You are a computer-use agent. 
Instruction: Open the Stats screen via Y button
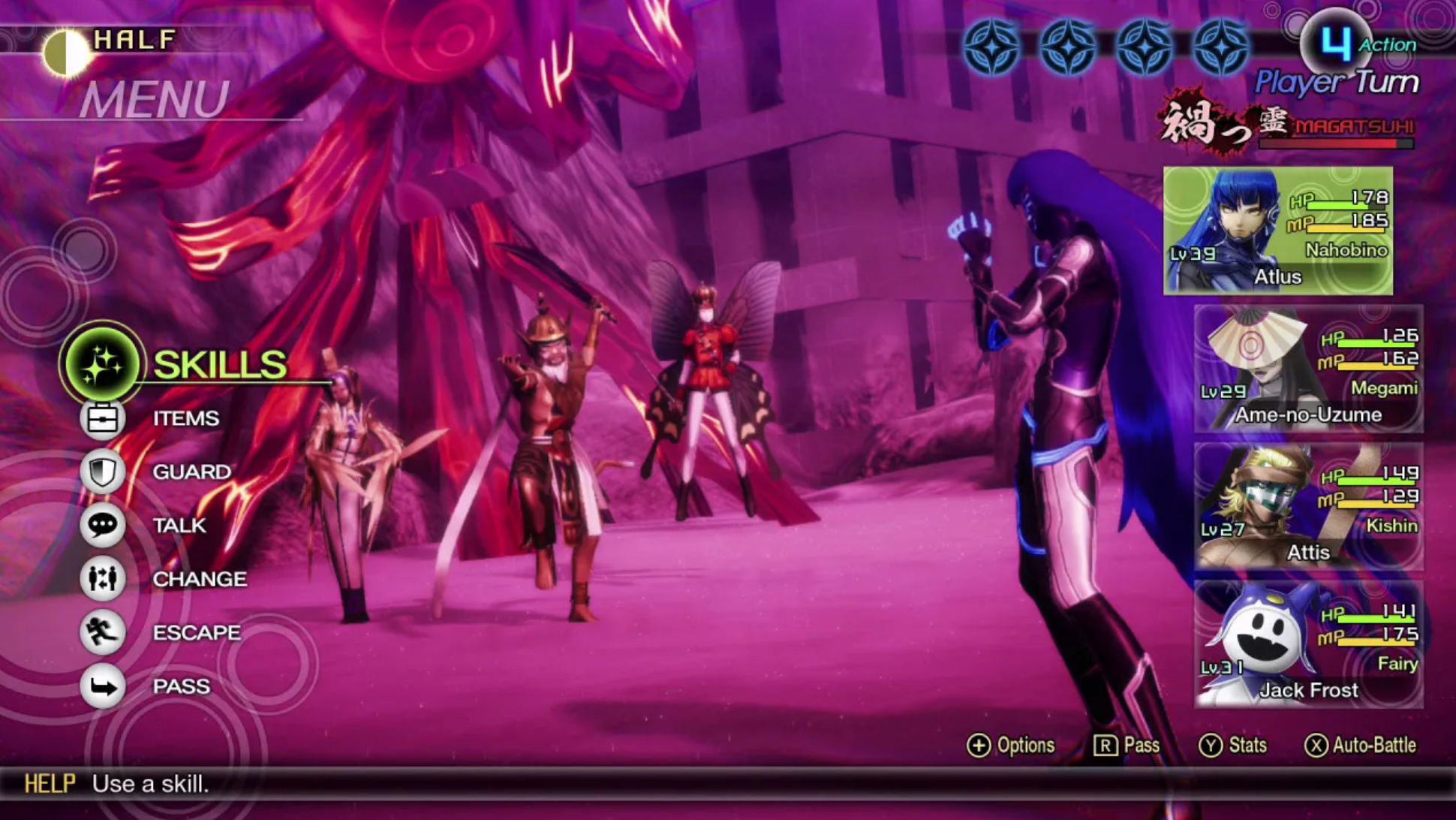click(1234, 745)
